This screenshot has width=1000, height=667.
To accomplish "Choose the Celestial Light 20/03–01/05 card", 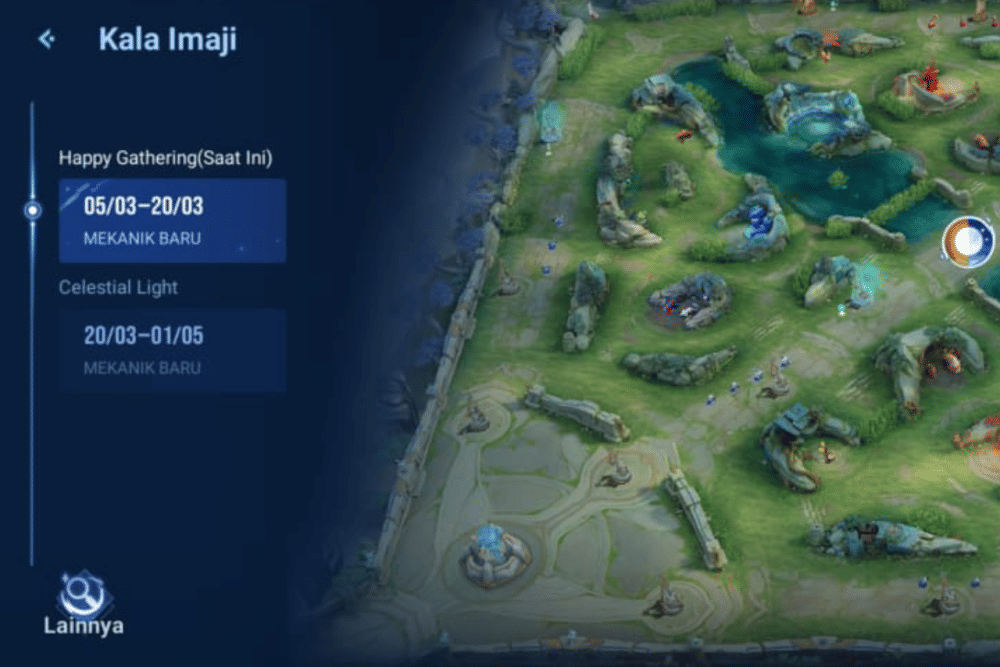I will pos(172,349).
